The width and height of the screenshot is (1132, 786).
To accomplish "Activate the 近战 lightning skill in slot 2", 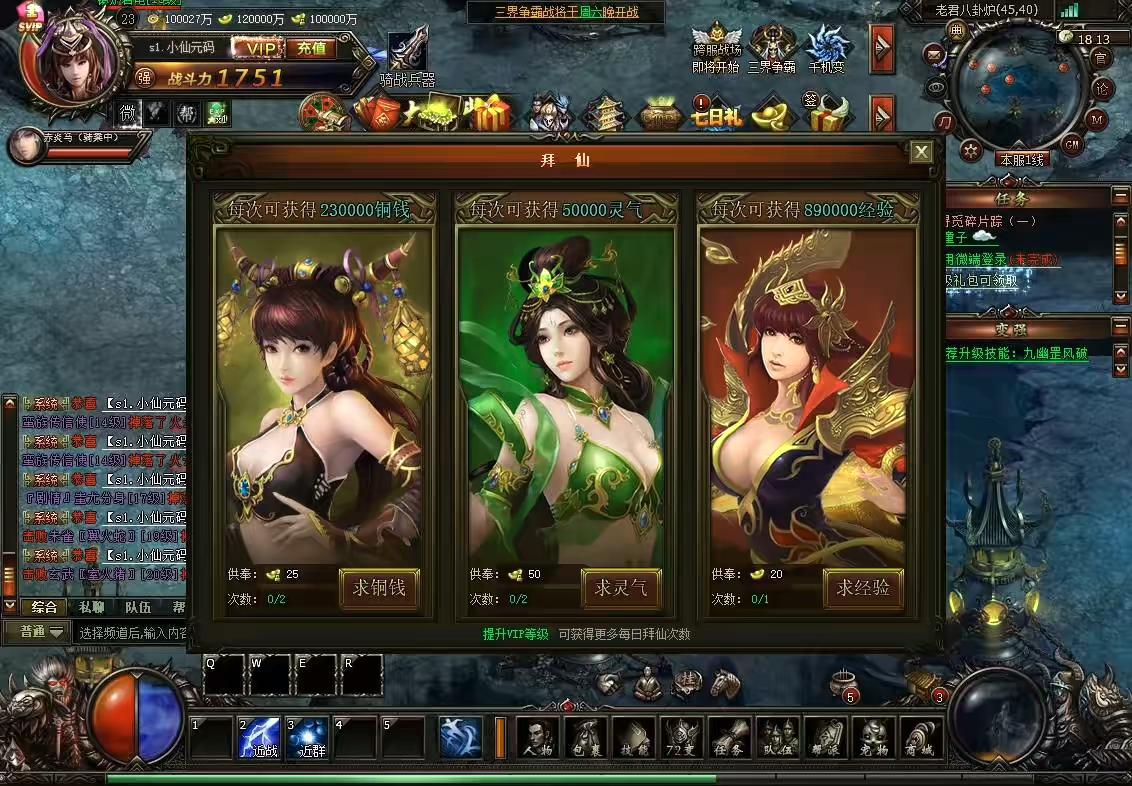I will coord(259,738).
